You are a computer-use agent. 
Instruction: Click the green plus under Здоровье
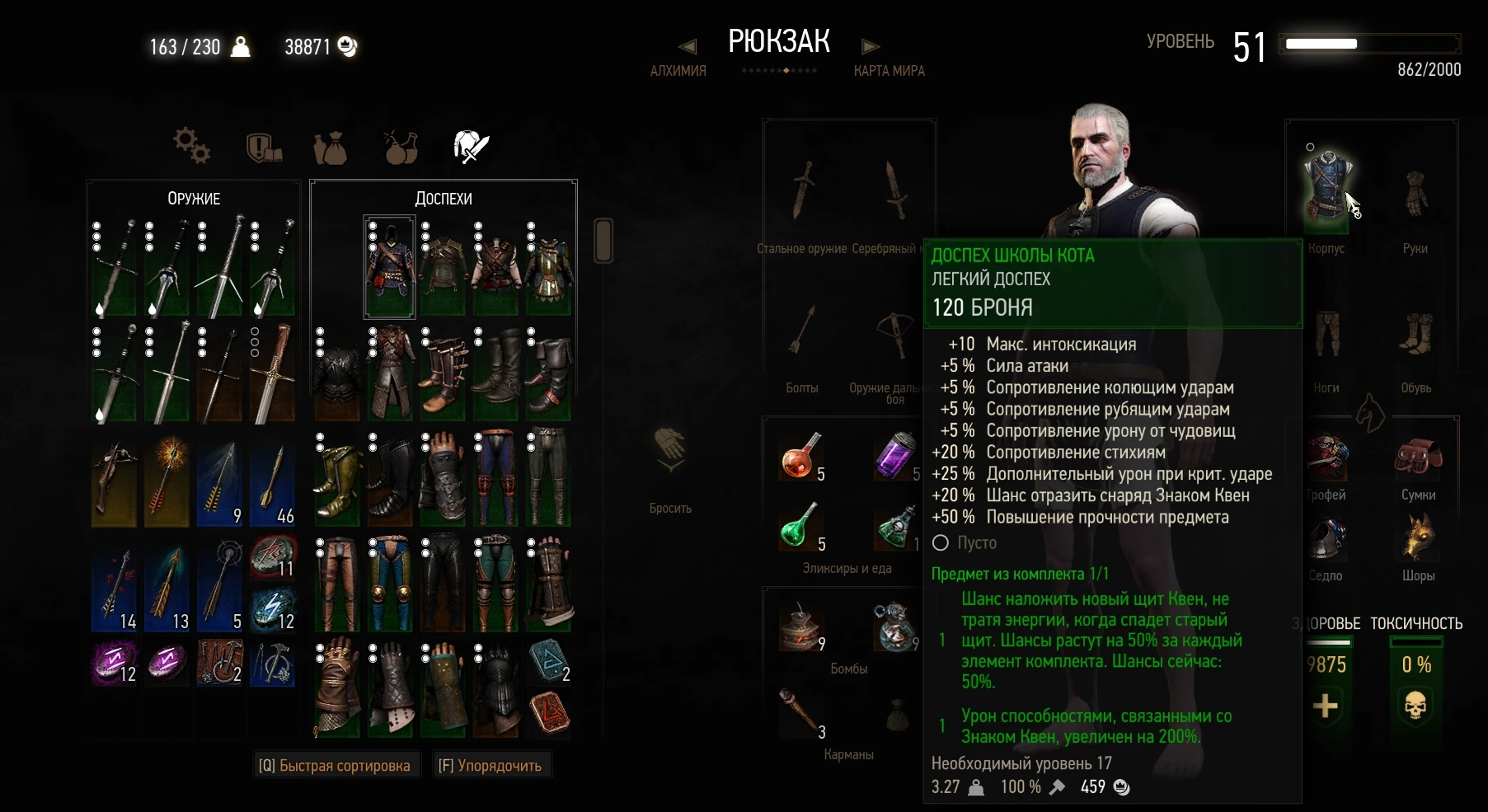tap(1327, 705)
